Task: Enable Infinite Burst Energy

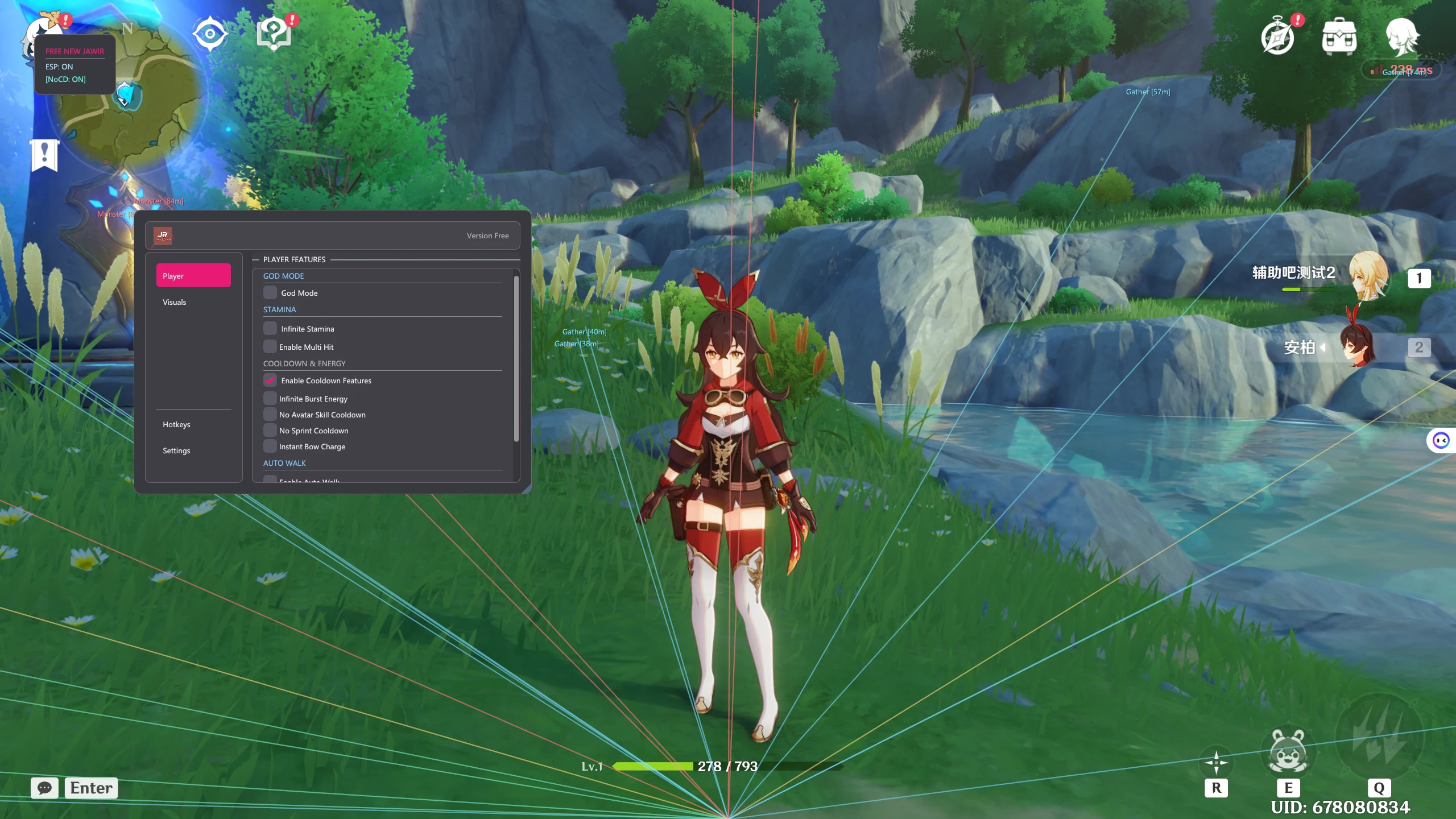Action: pos(270,399)
